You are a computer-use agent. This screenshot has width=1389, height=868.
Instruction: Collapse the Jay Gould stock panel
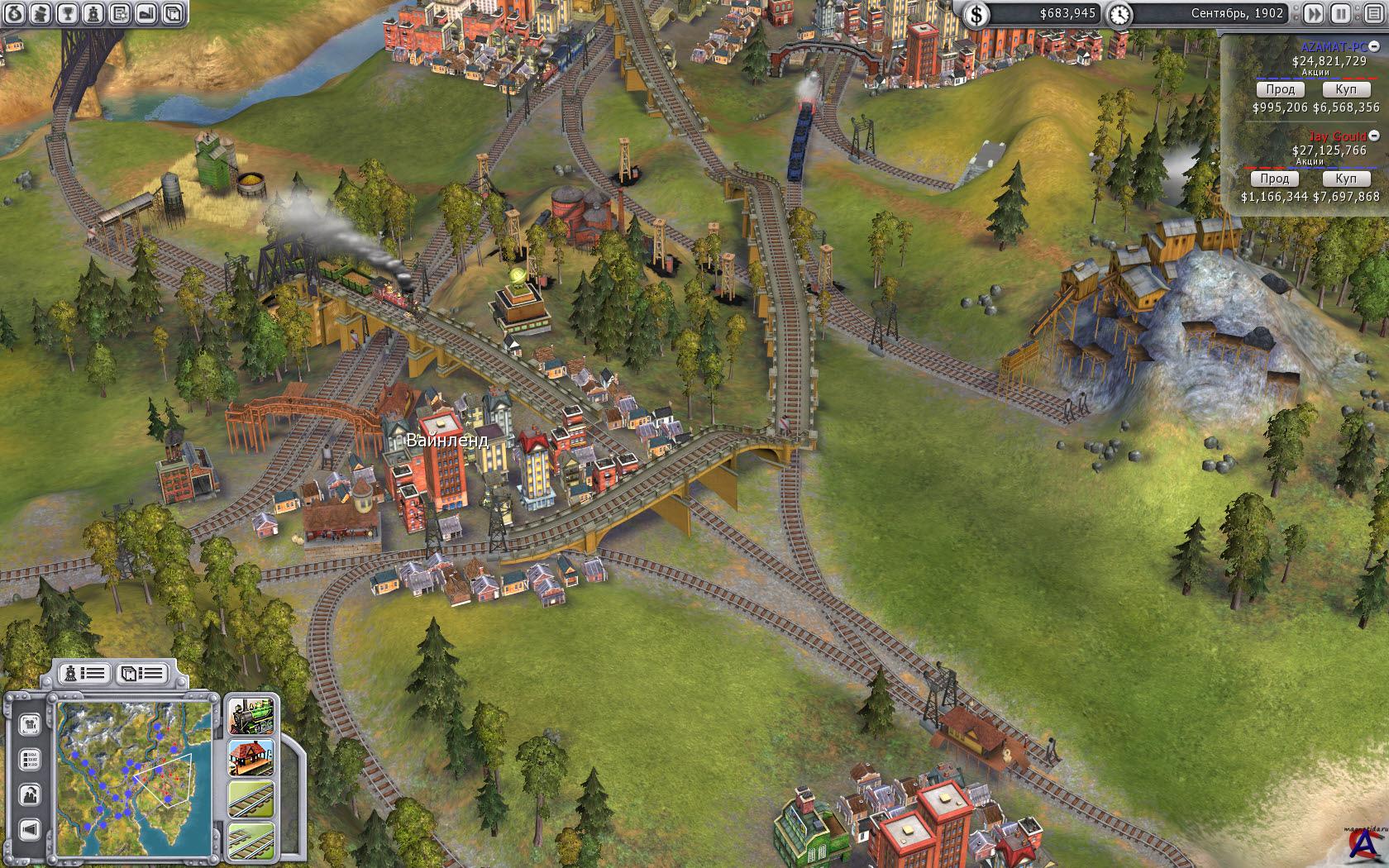click(x=1374, y=136)
